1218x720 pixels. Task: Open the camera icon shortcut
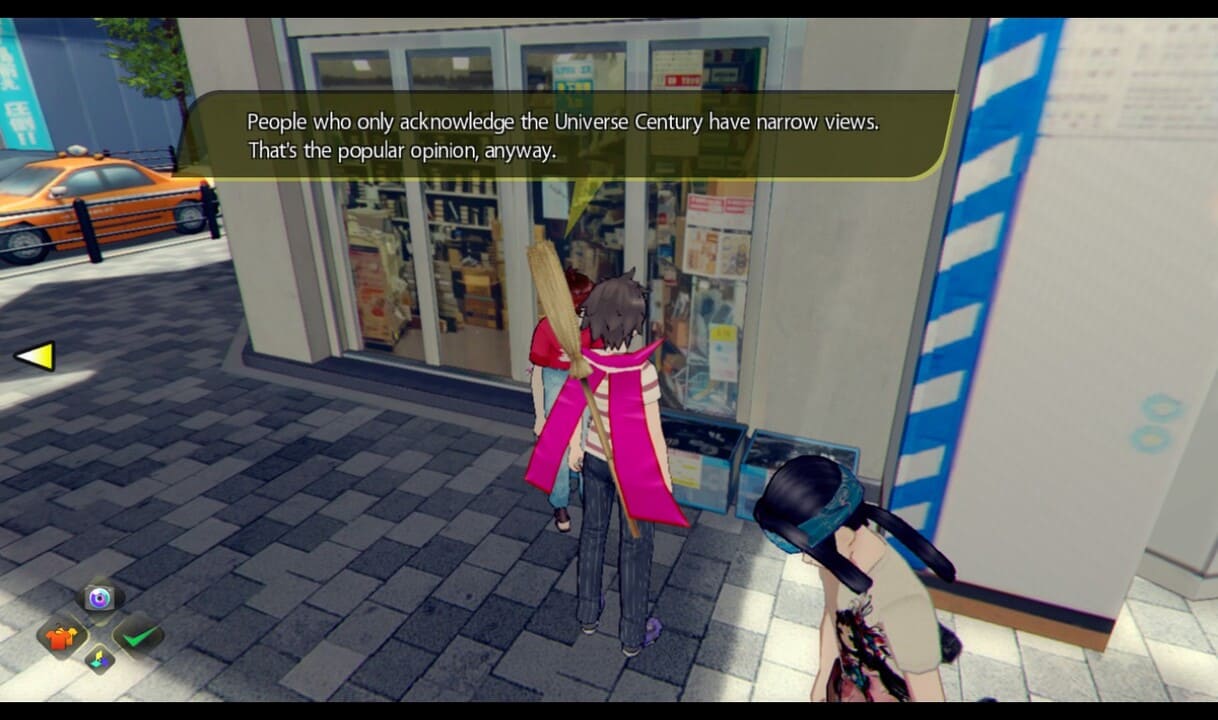coord(98,598)
